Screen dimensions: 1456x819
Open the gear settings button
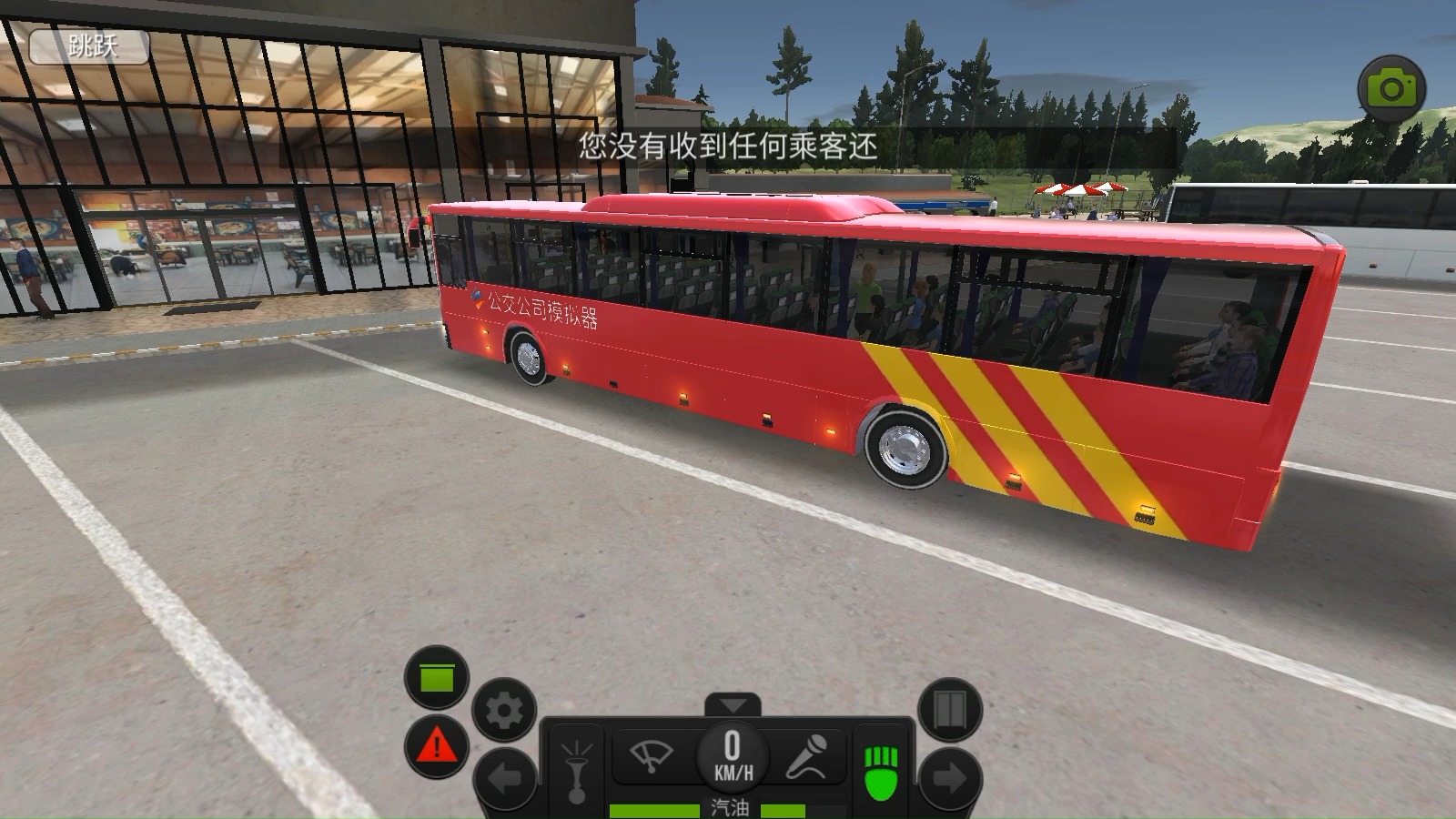pos(504,710)
